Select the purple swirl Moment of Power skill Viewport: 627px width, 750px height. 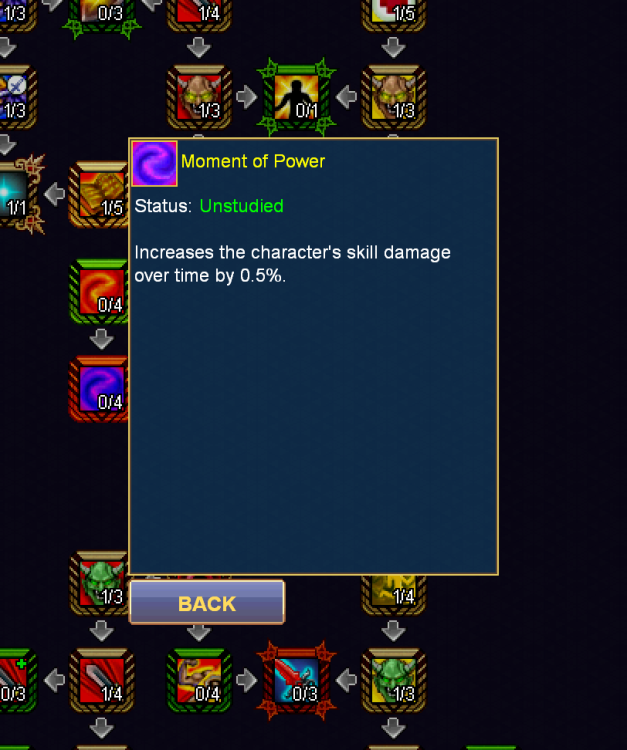point(100,388)
